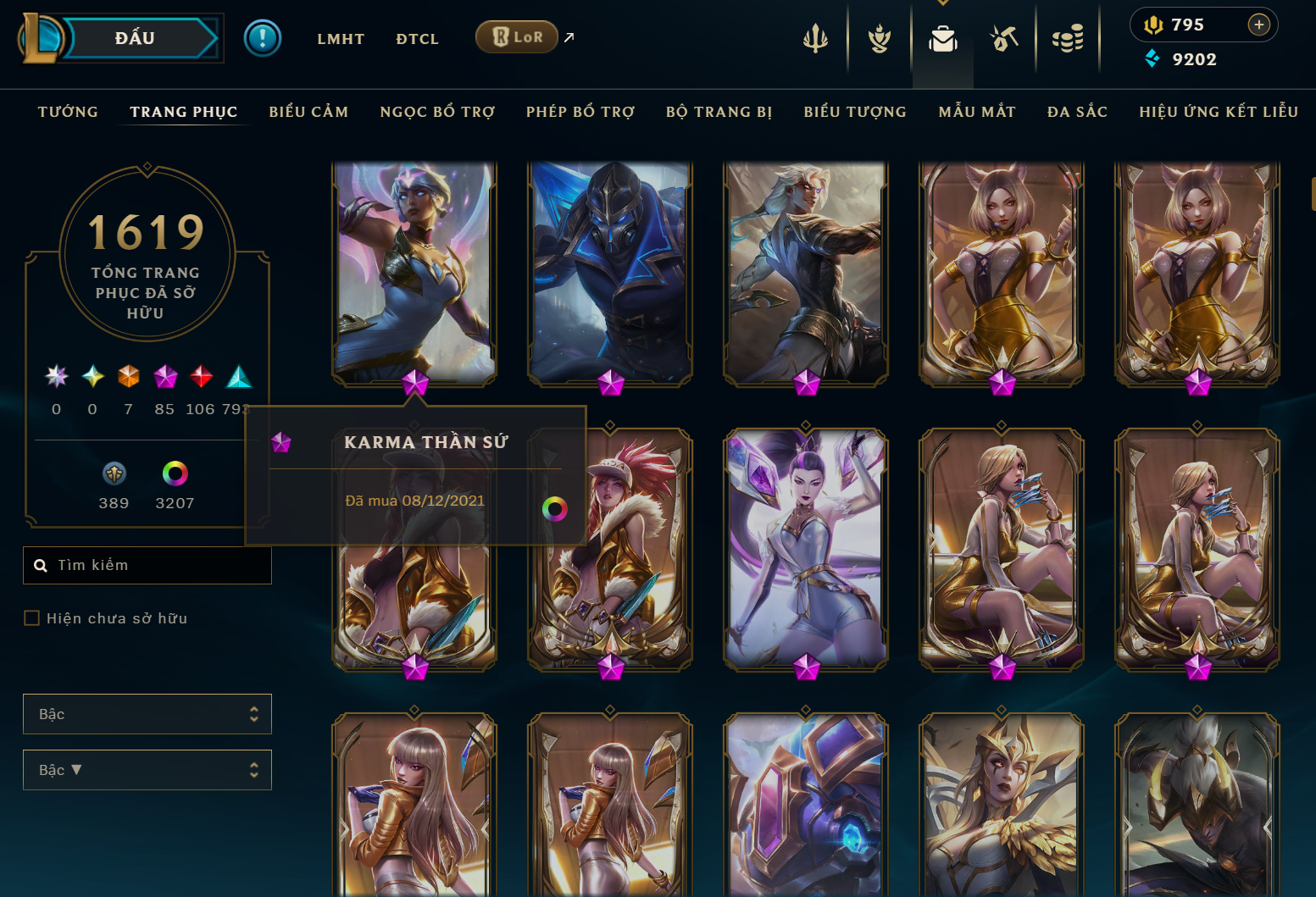Viewport: 1316px width, 897px height.
Task: Click the 'Tìm kiếm' search field
Action: click(x=147, y=565)
